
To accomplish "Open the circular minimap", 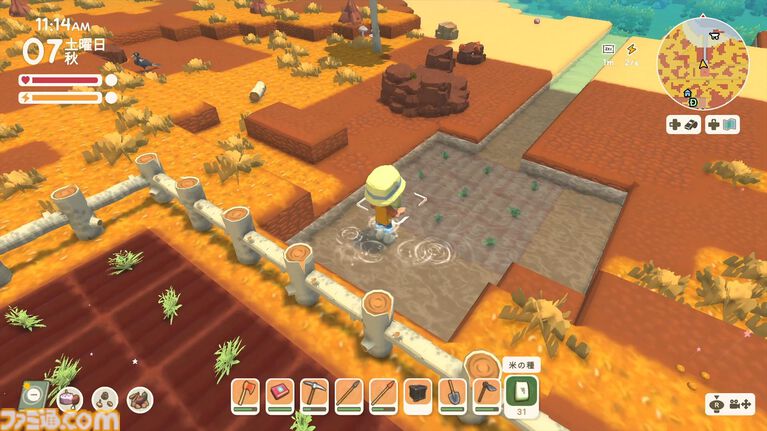I will tap(702, 62).
